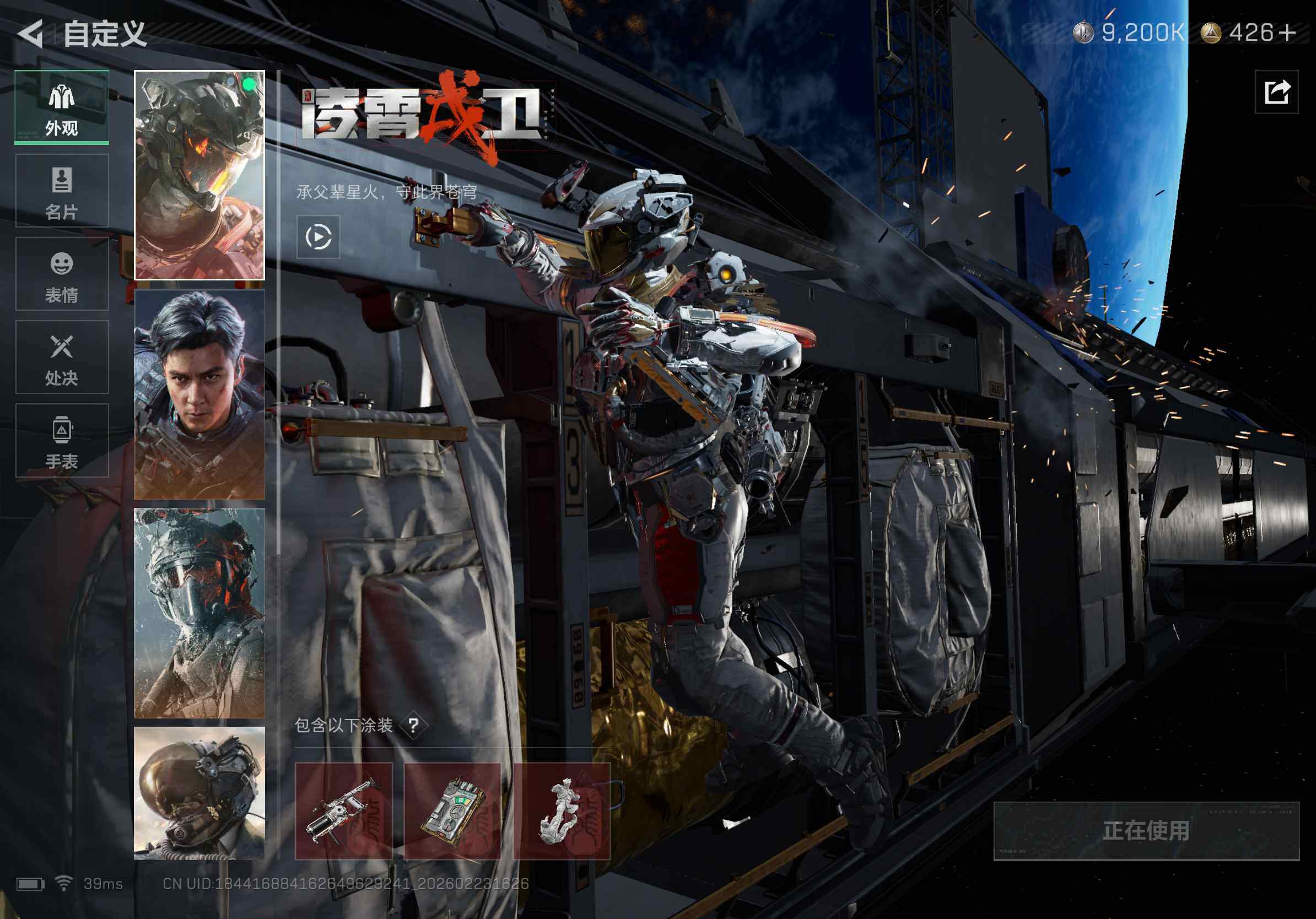View the included white dragon charm
1316x919 pixels.
pos(562,810)
